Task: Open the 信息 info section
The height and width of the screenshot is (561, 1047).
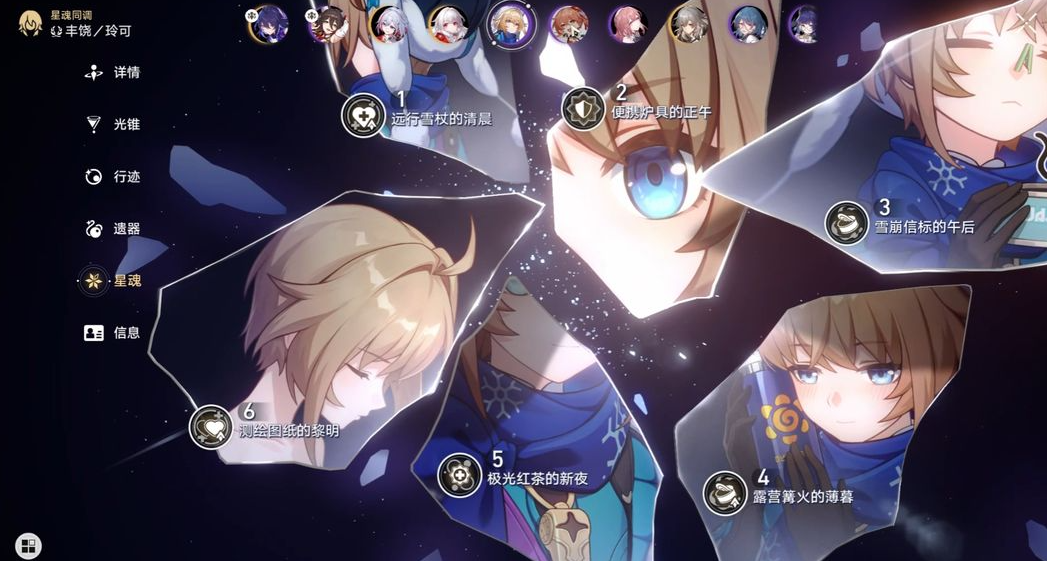Action: [113, 333]
